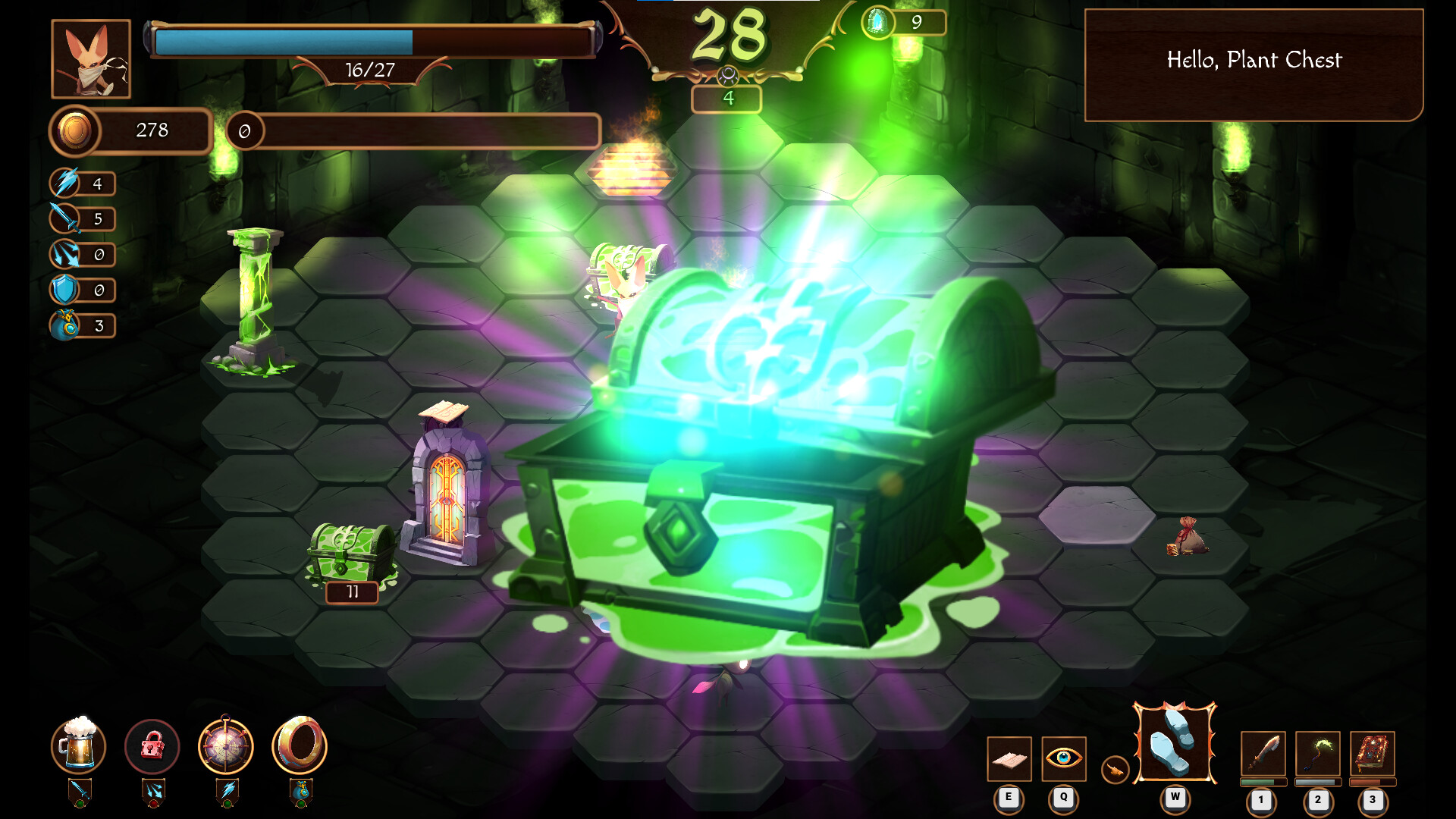This screenshot has height=819, width=1456.
Task: Equip the dagger weapon in slot 1
Action: tap(1261, 755)
